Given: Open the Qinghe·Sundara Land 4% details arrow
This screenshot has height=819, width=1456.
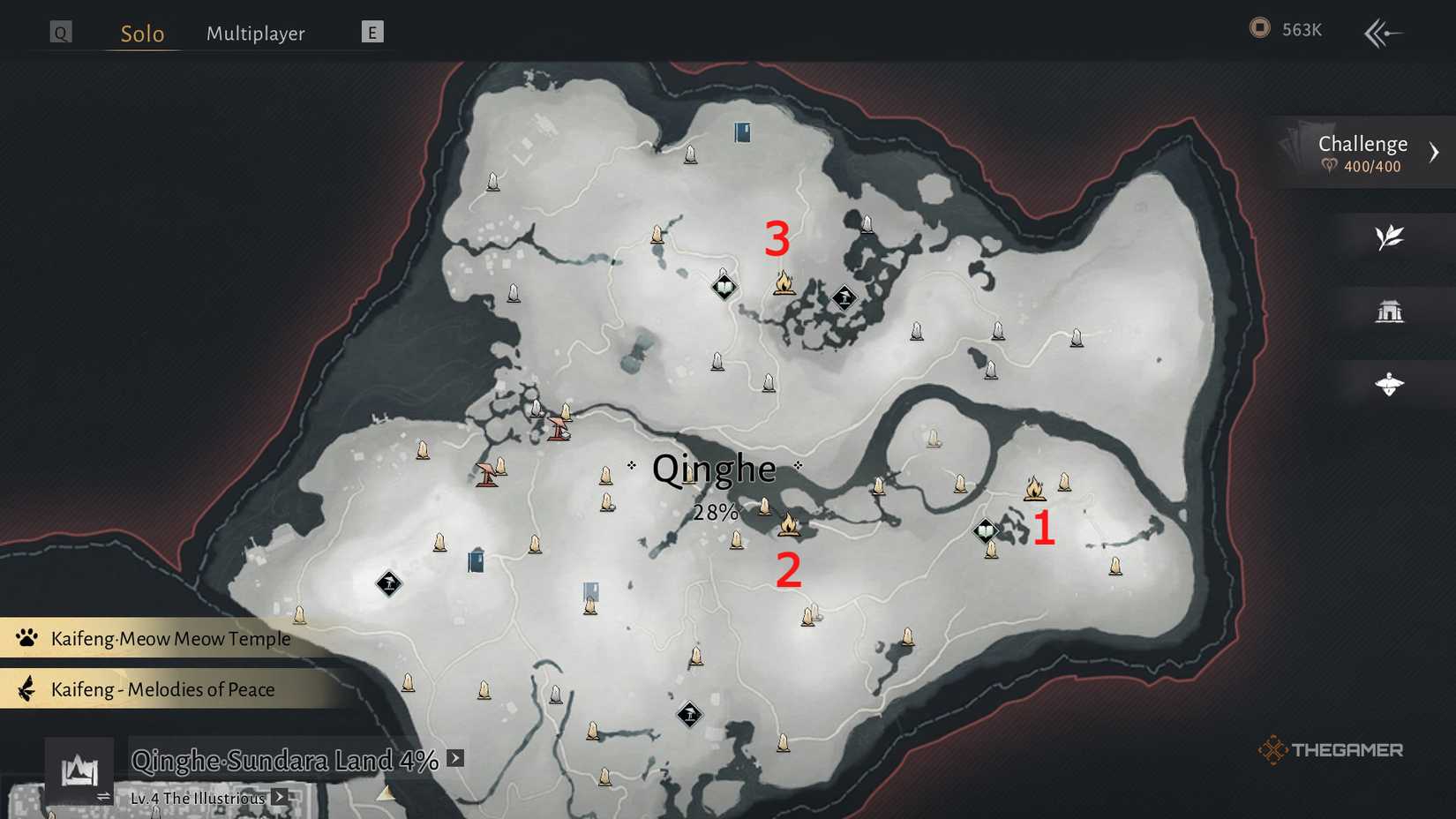Looking at the screenshot, I should (455, 757).
